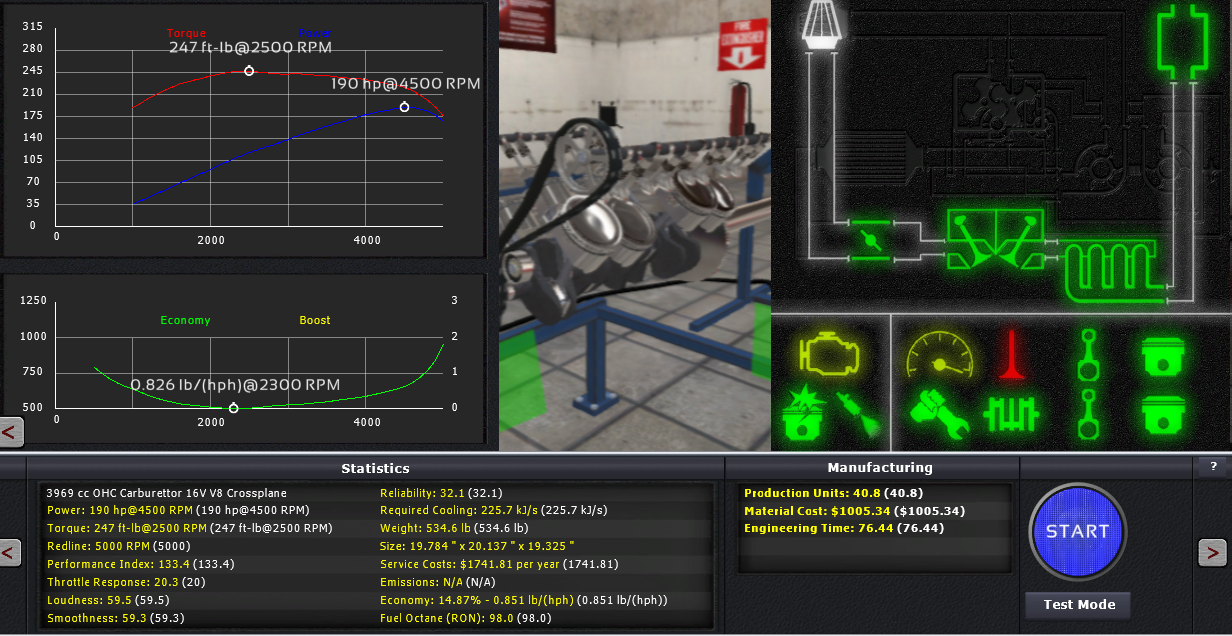This screenshot has width=1232, height=636.
Task: Click the left arrow beside the Statistics panel
Action: (x=10, y=552)
